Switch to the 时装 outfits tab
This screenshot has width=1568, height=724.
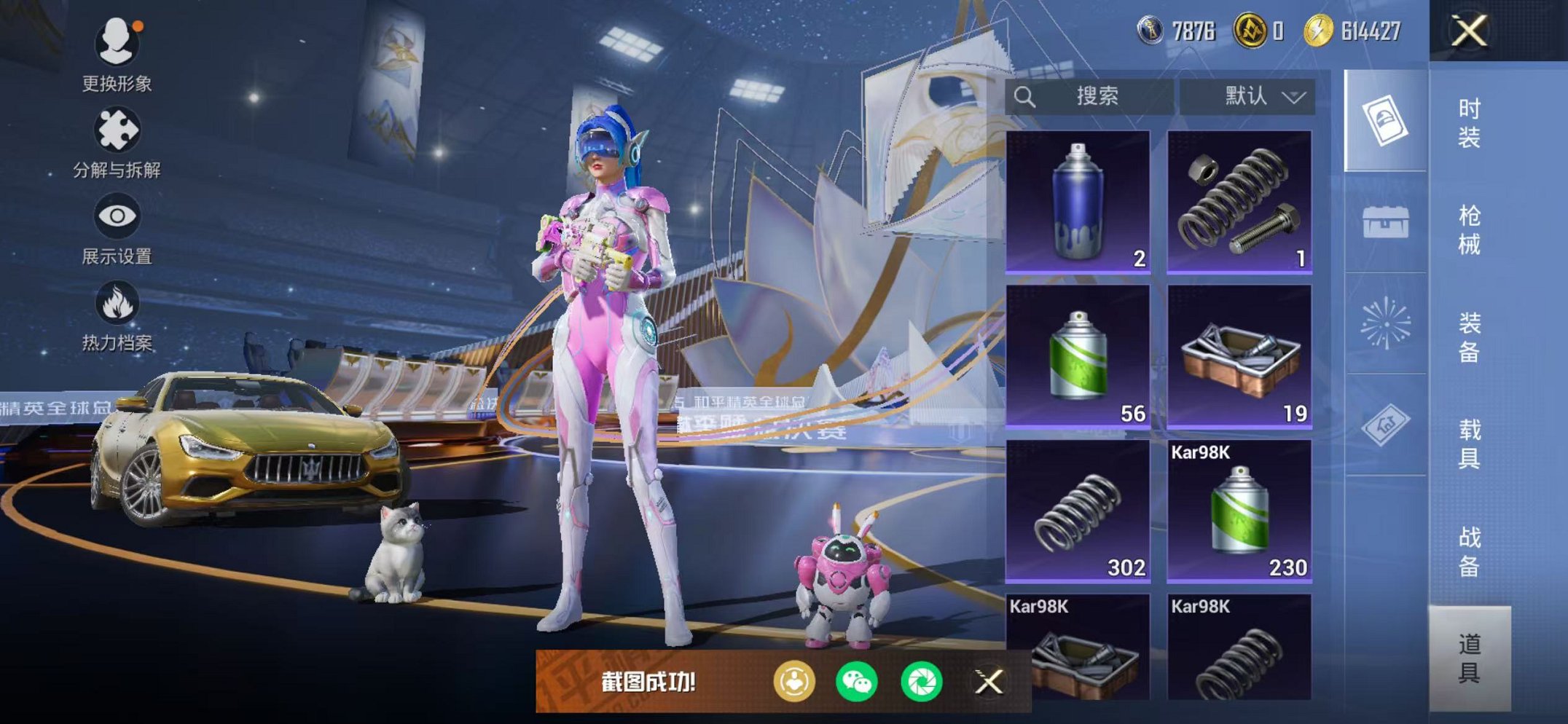click(1469, 122)
